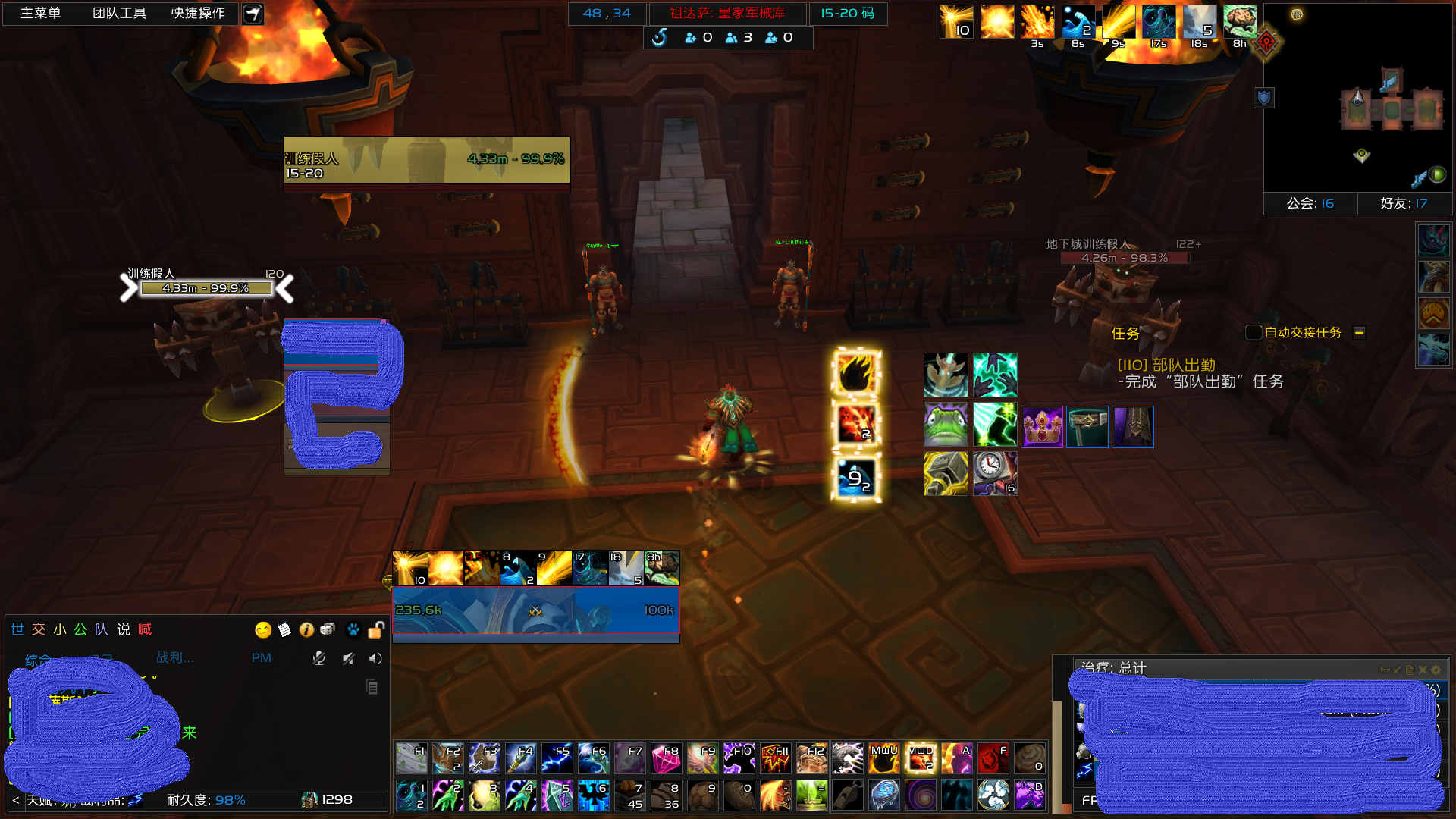Open the 公会 guild roster
1456x819 pixels.
pos(1310,203)
